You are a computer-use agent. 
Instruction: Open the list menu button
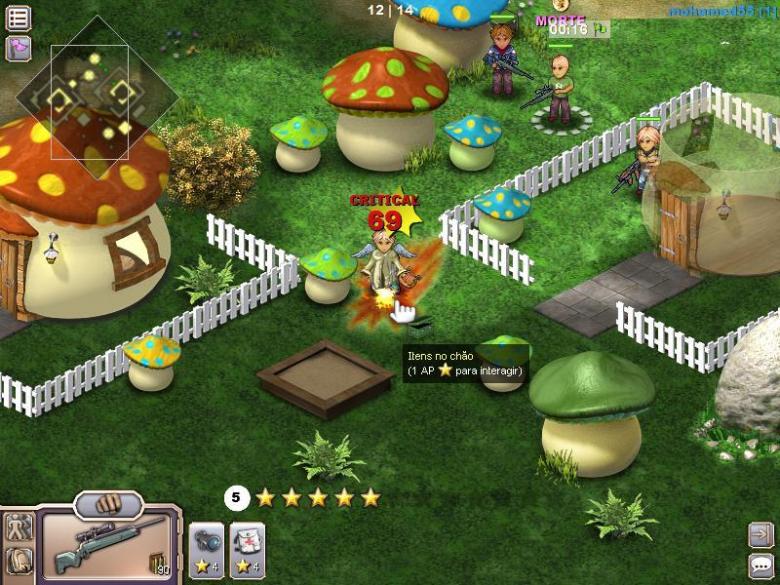click(x=18, y=18)
